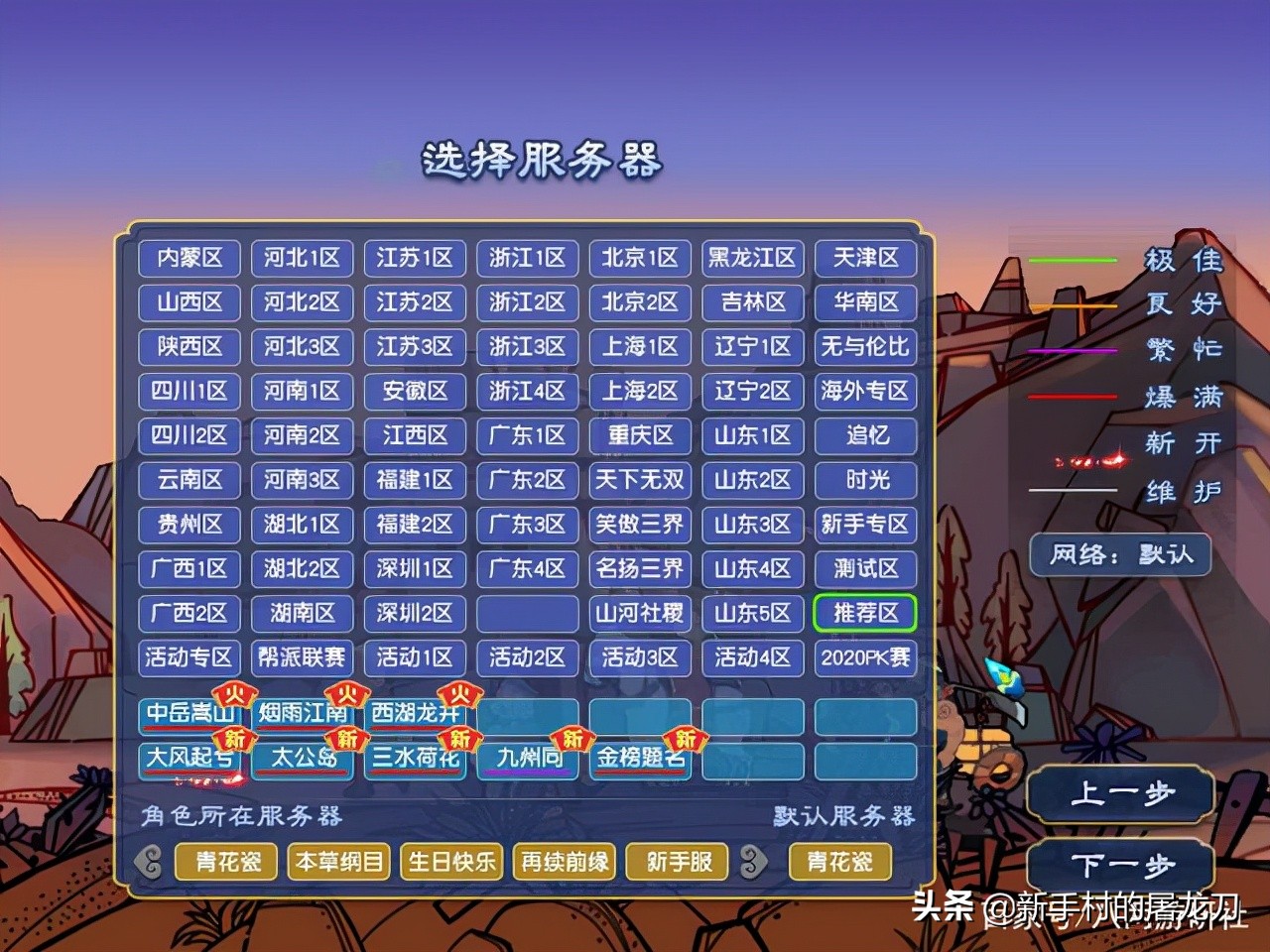Click the 下一步 button

1119,865
